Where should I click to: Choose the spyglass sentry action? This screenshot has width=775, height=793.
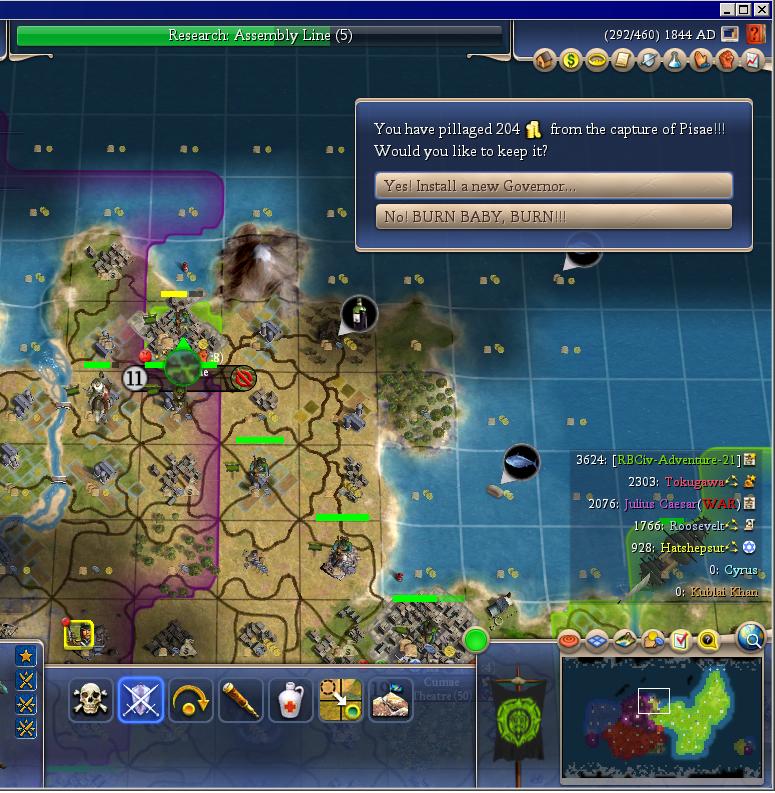tap(240, 700)
